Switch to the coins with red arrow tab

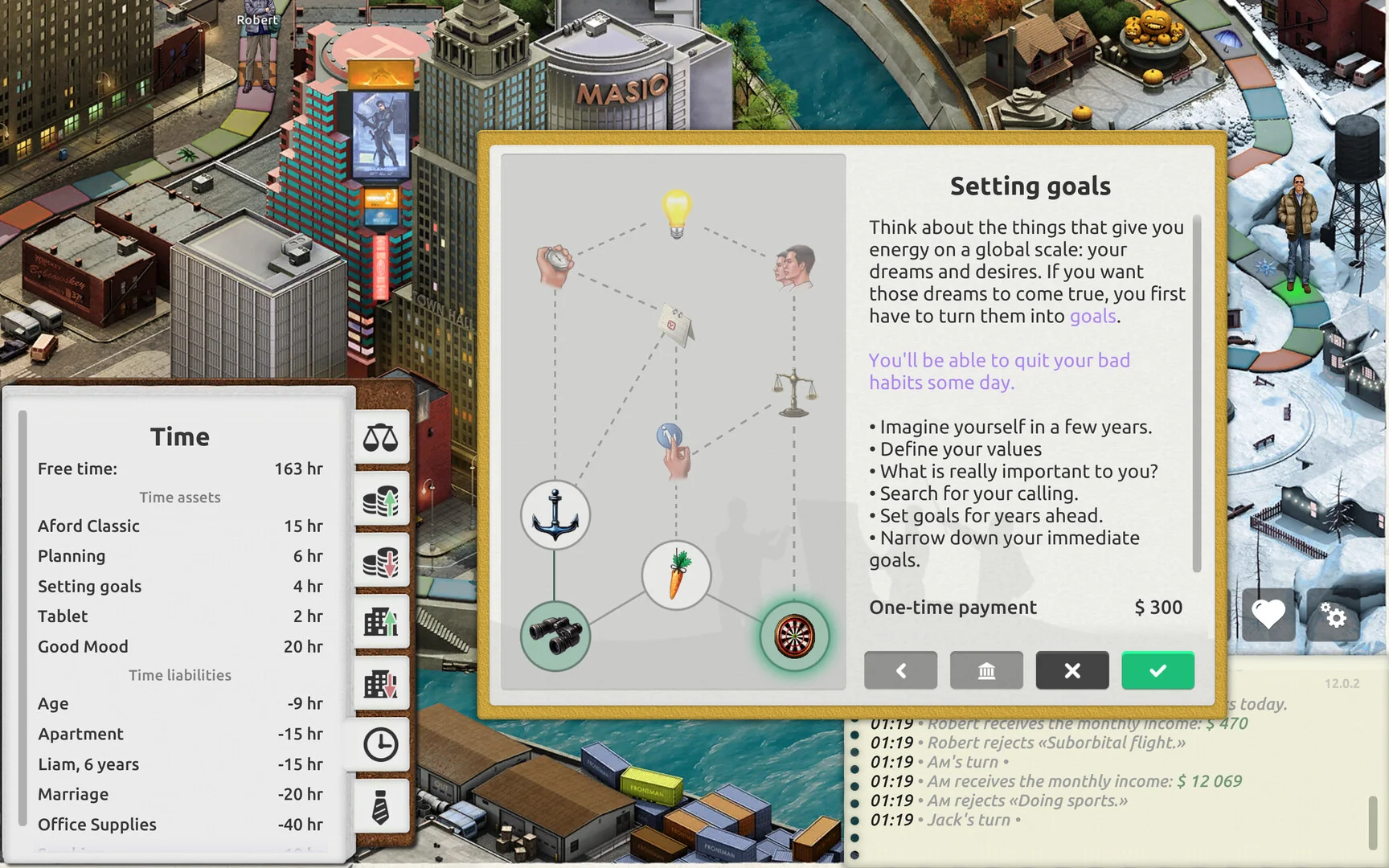[381, 561]
